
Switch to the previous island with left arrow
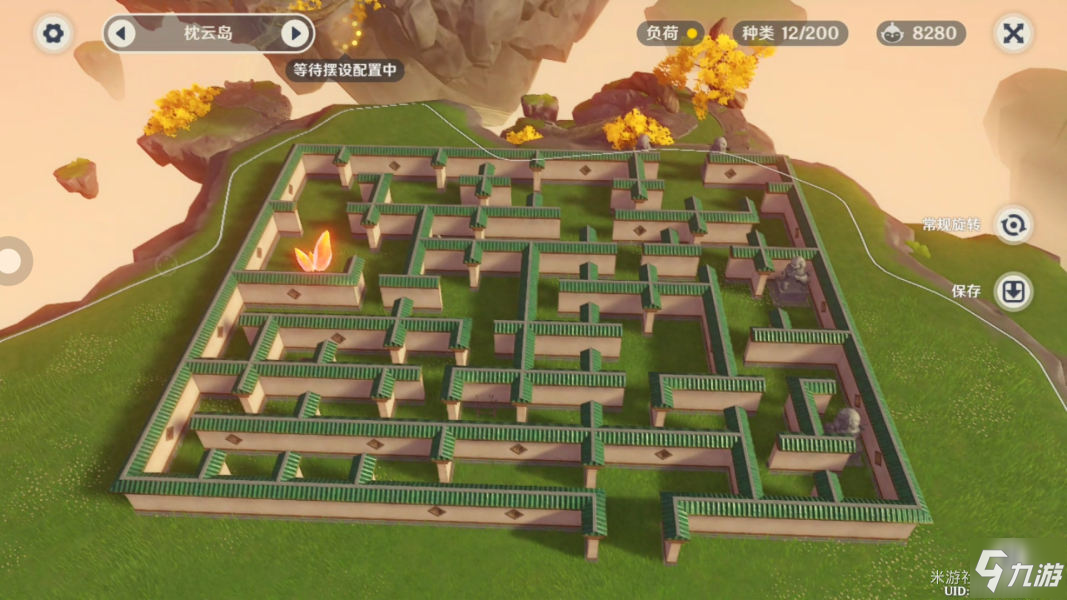click(121, 33)
